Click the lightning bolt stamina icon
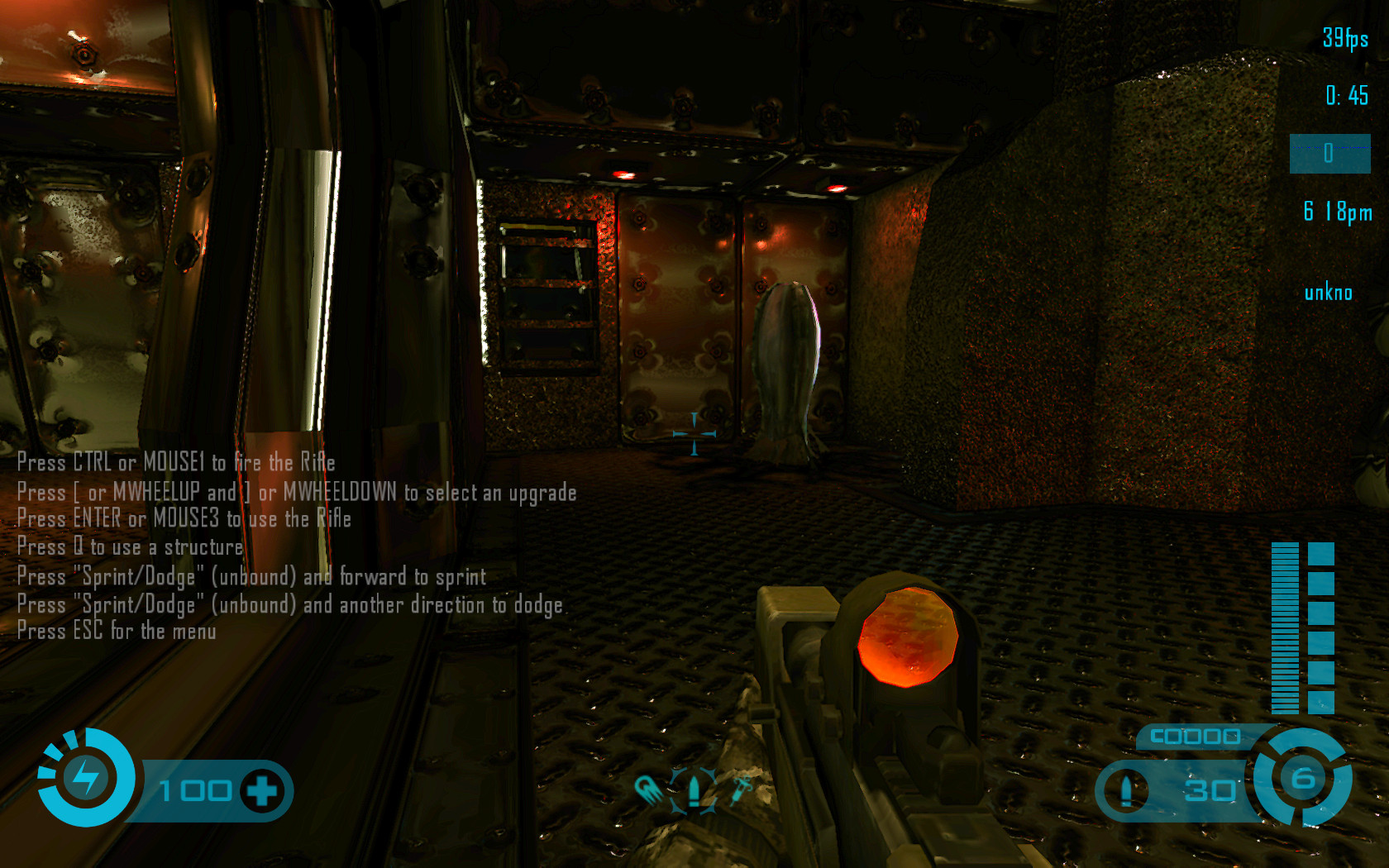Screen dimensions: 1389x868 pos(86,777)
